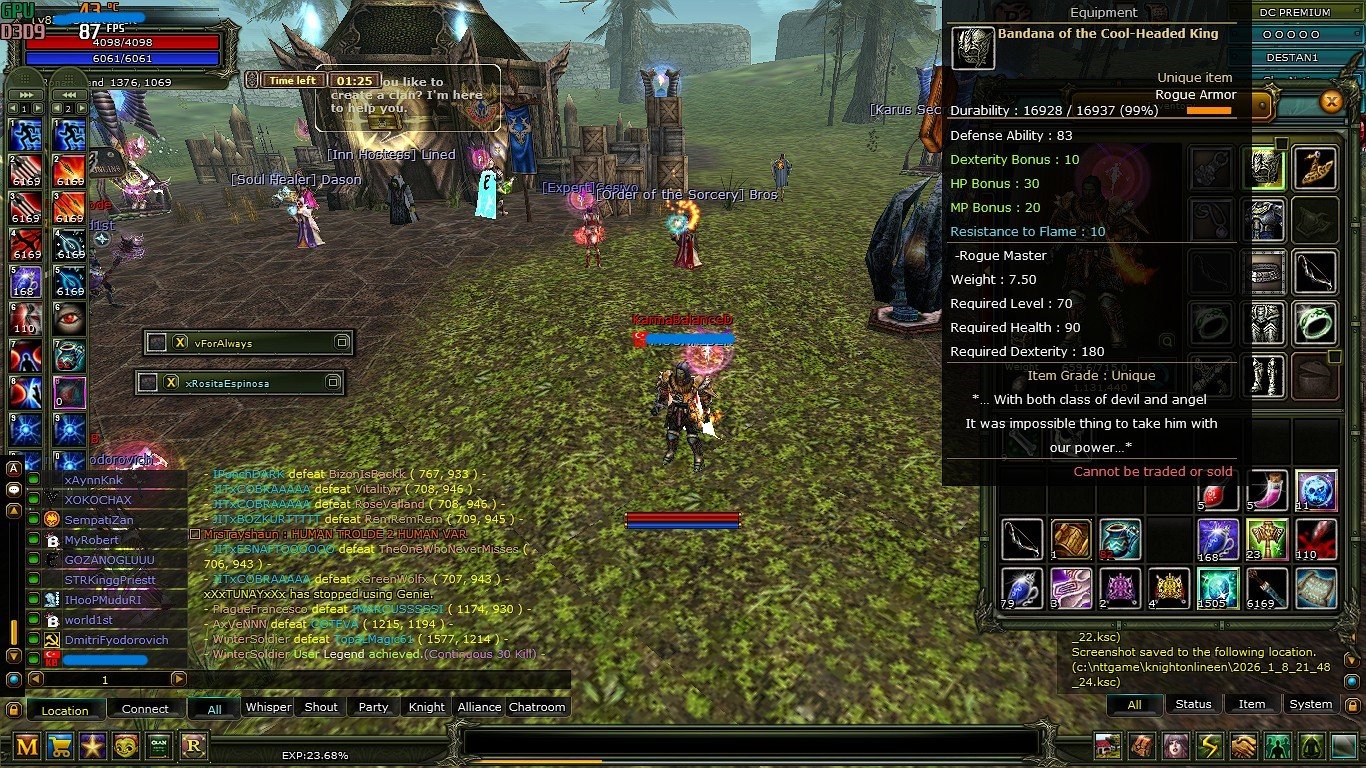Dismiss vForAlways using its X button

(179, 342)
